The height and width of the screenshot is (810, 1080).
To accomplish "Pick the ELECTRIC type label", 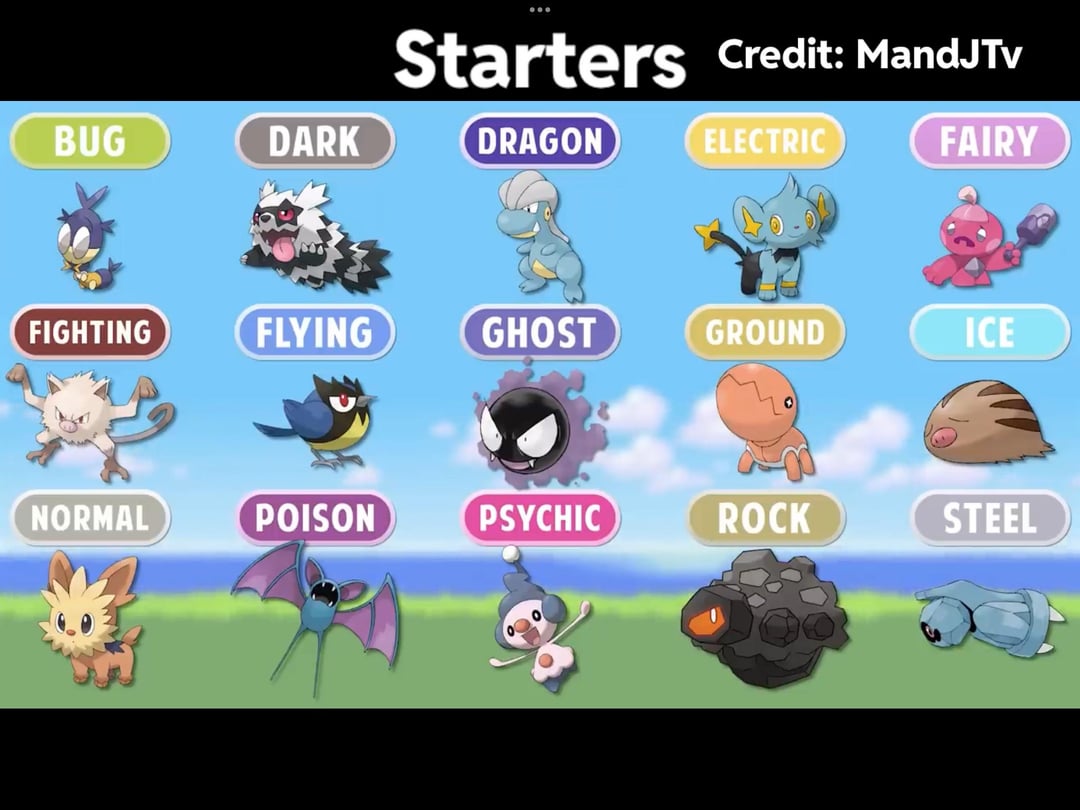I will click(x=765, y=141).
